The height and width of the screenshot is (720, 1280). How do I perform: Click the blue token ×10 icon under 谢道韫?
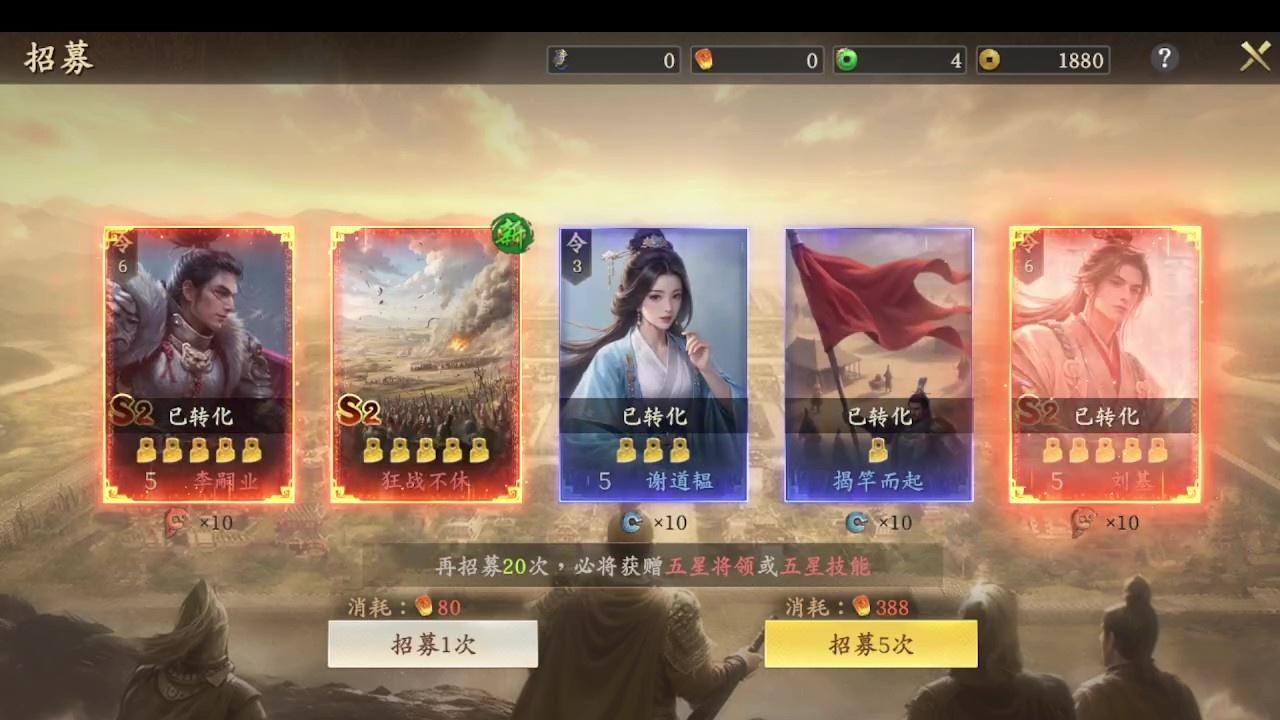click(x=631, y=523)
